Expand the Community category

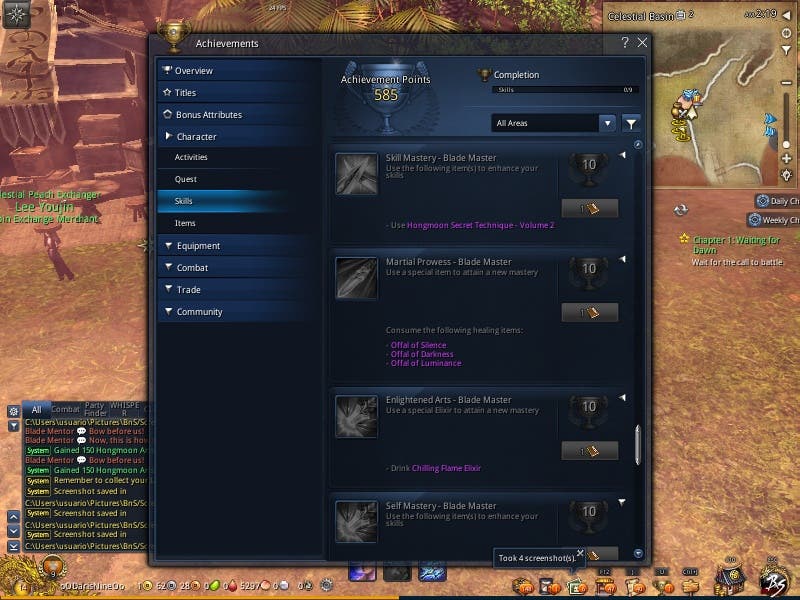tap(199, 312)
